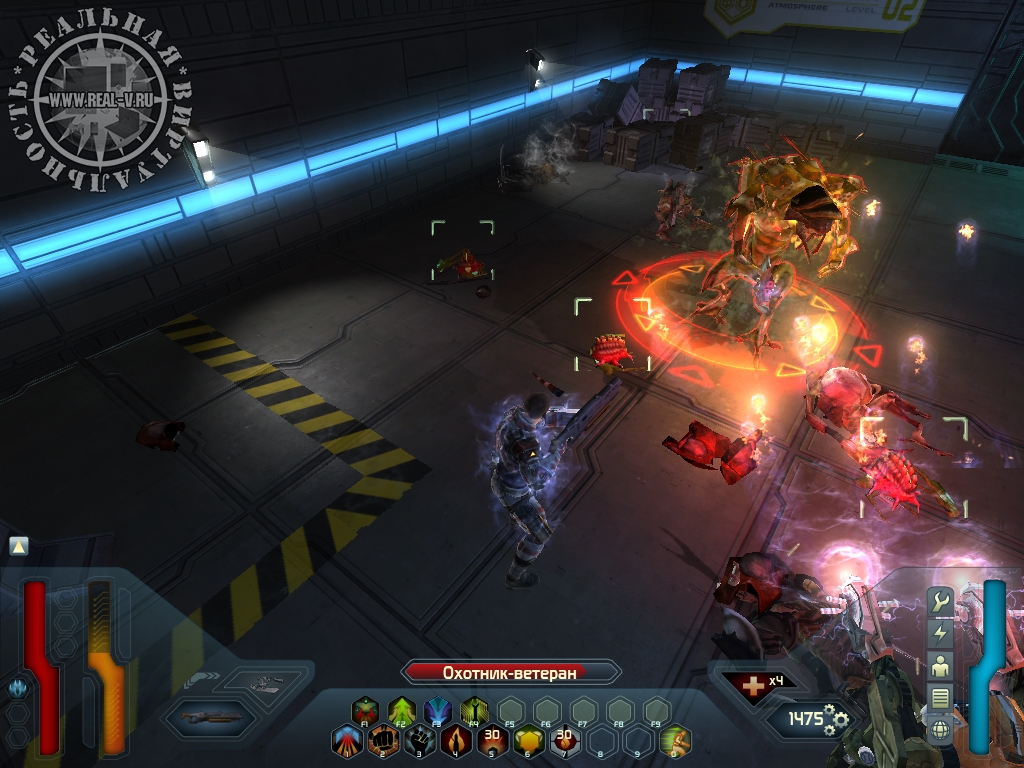Open the character silhouette panel

click(x=940, y=665)
